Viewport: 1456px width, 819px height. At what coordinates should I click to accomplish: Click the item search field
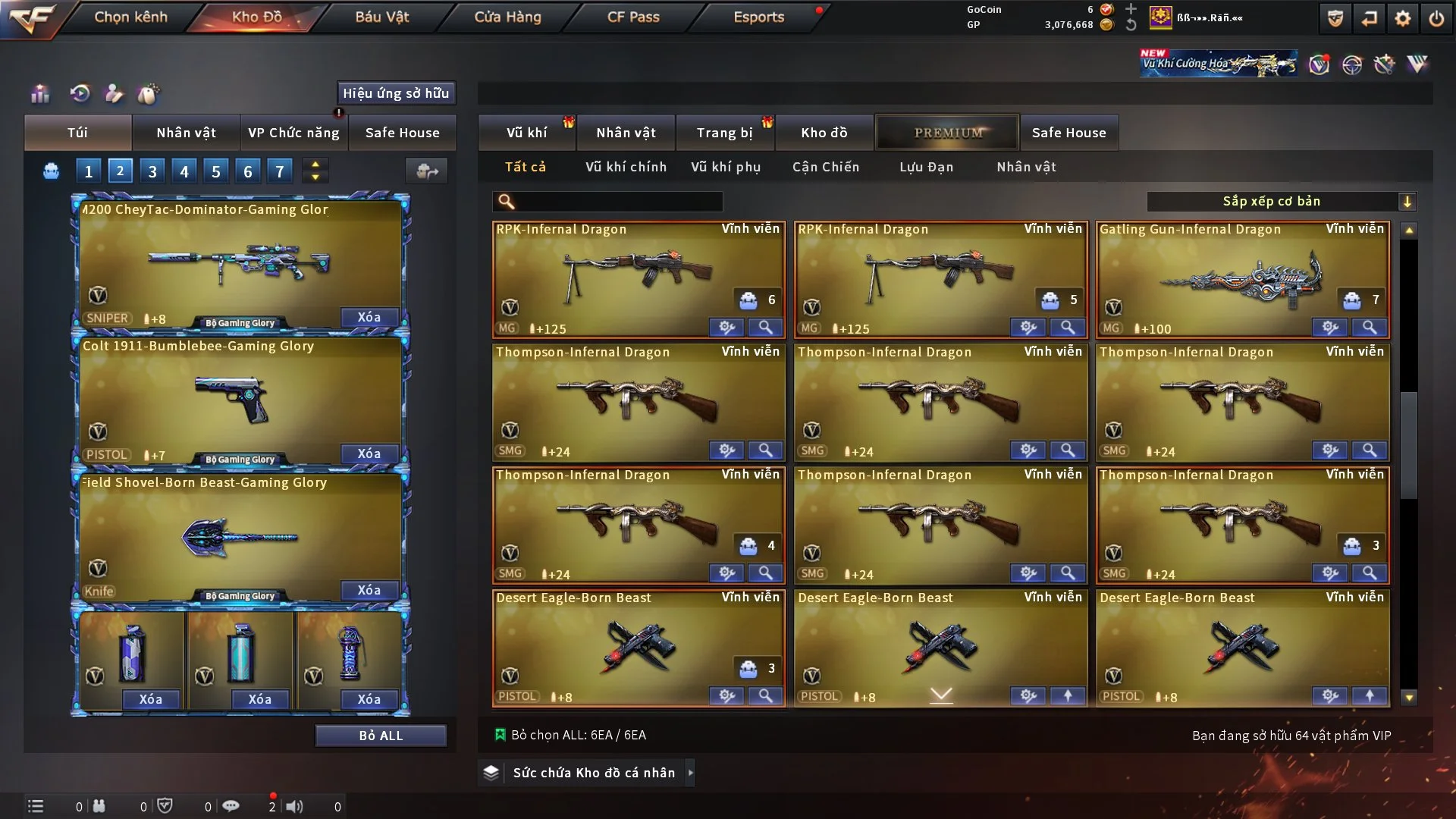pyautogui.click(x=618, y=202)
